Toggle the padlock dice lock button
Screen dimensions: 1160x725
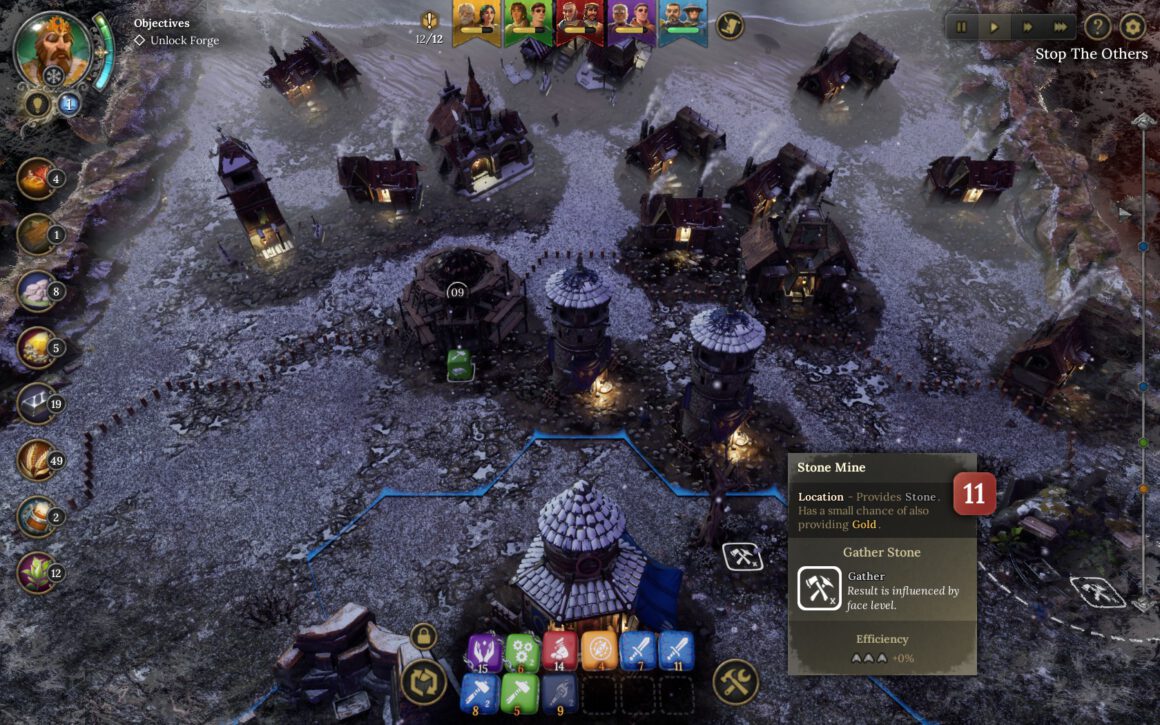point(423,636)
